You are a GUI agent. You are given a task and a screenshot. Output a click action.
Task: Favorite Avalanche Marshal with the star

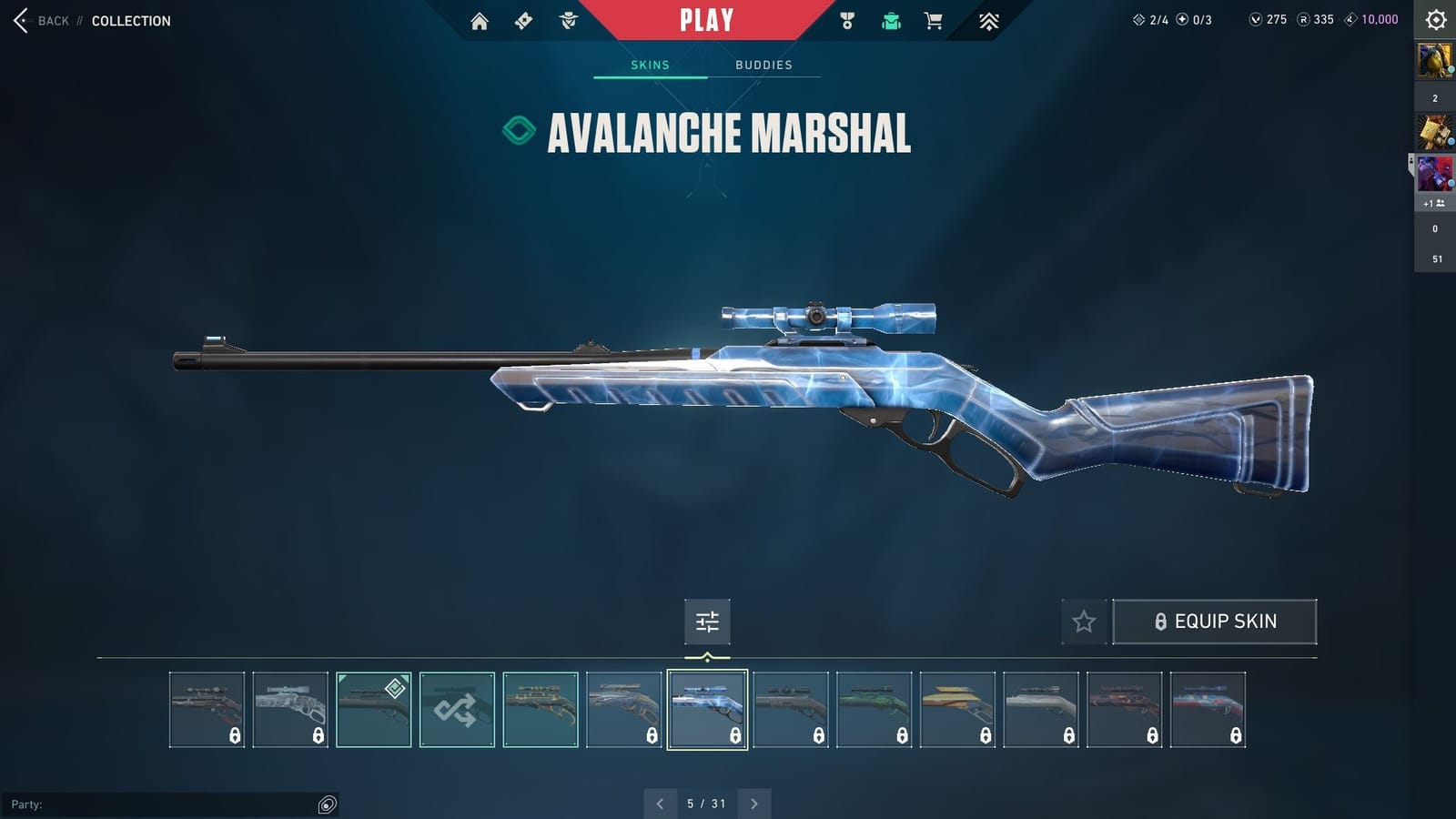pyautogui.click(x=1084, y=622)
